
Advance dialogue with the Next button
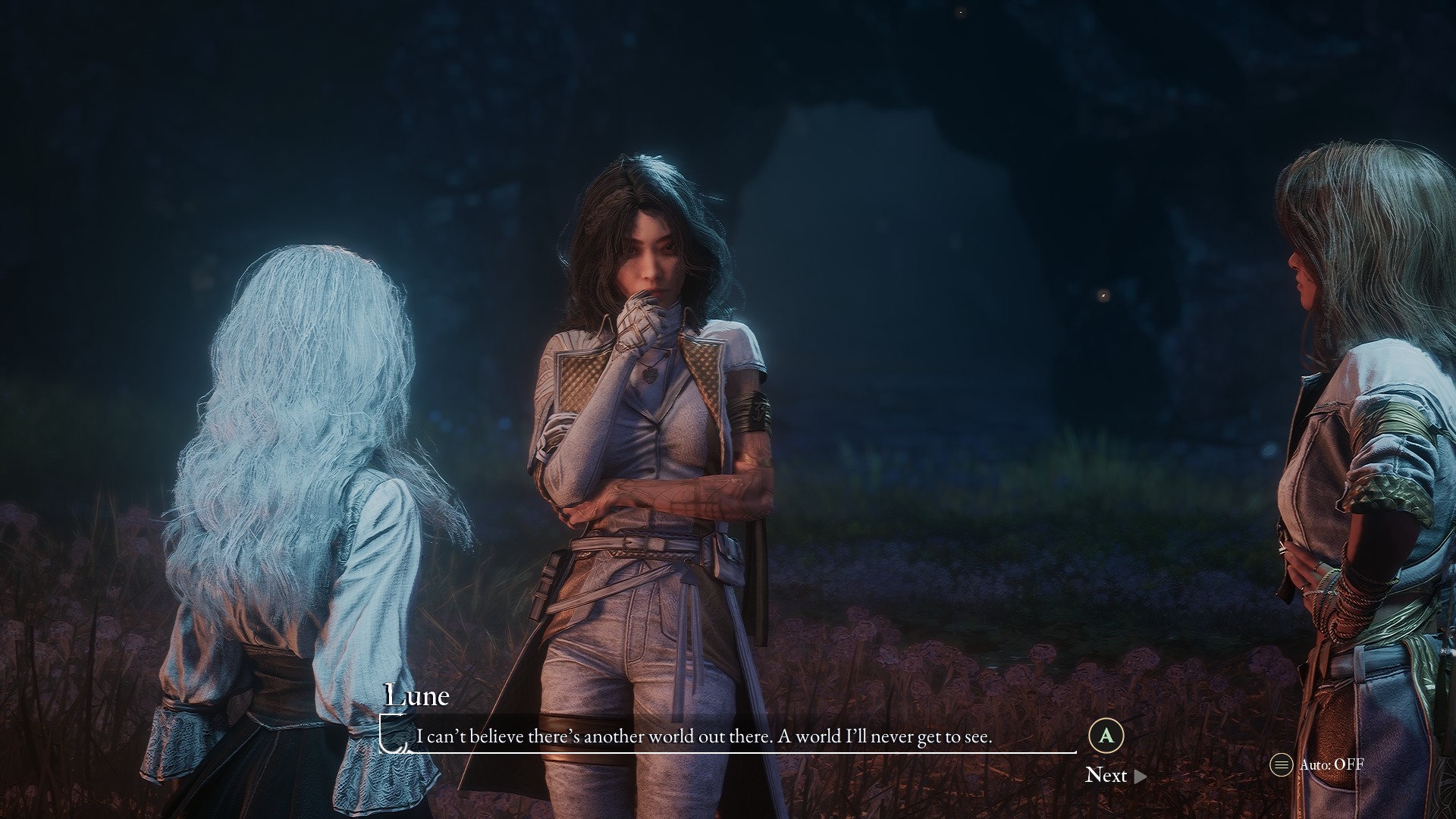(x=1115, y=775)
